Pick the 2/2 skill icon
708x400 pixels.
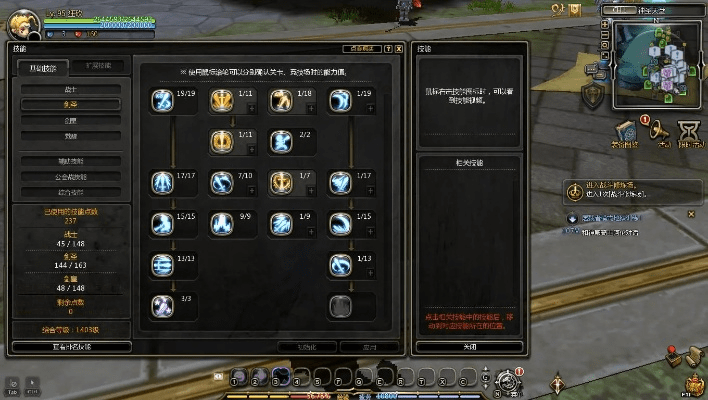pyautogui.click(x=281, y=141)
